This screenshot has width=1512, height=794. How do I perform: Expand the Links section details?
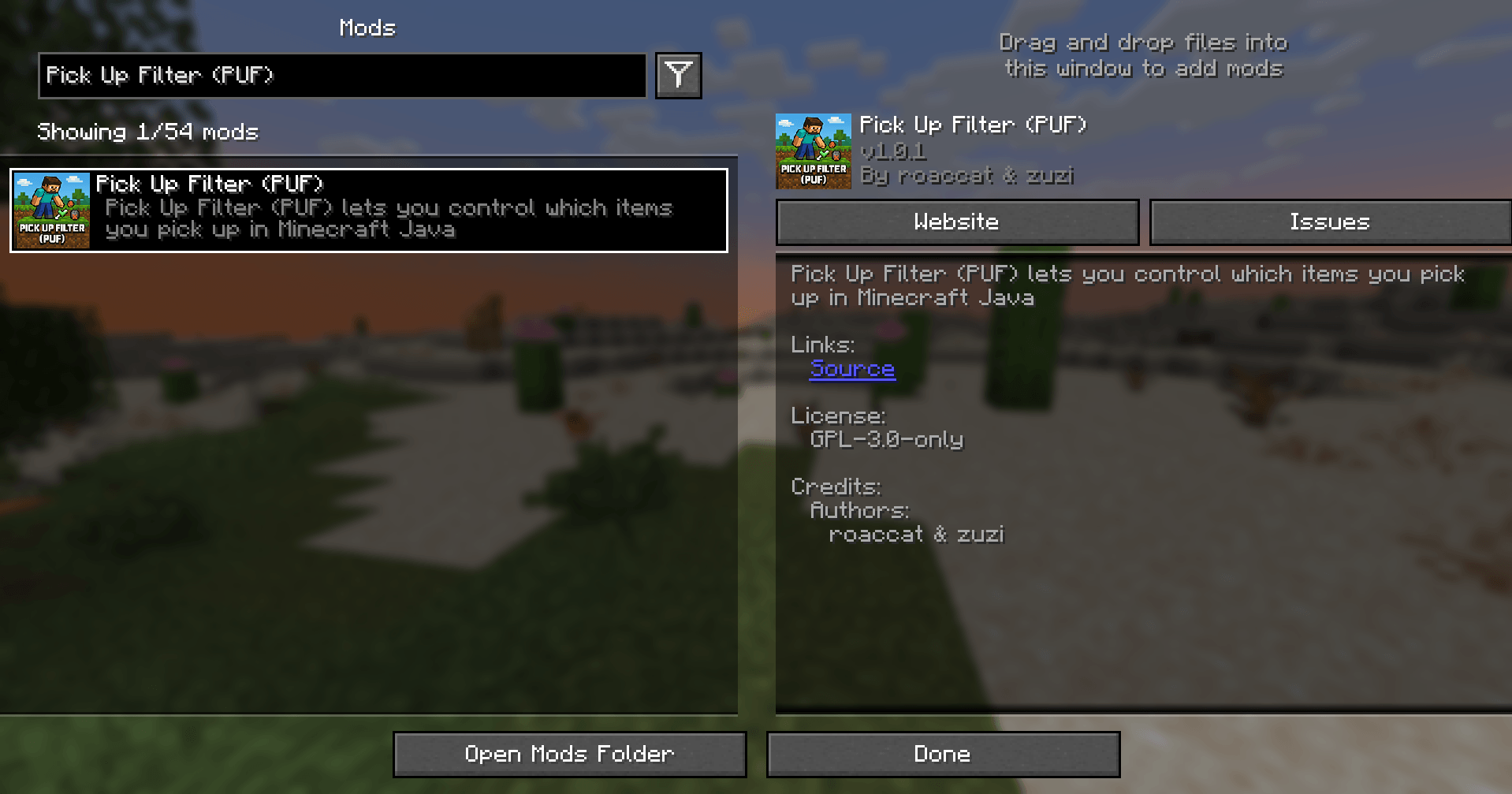tap(822, 345)
